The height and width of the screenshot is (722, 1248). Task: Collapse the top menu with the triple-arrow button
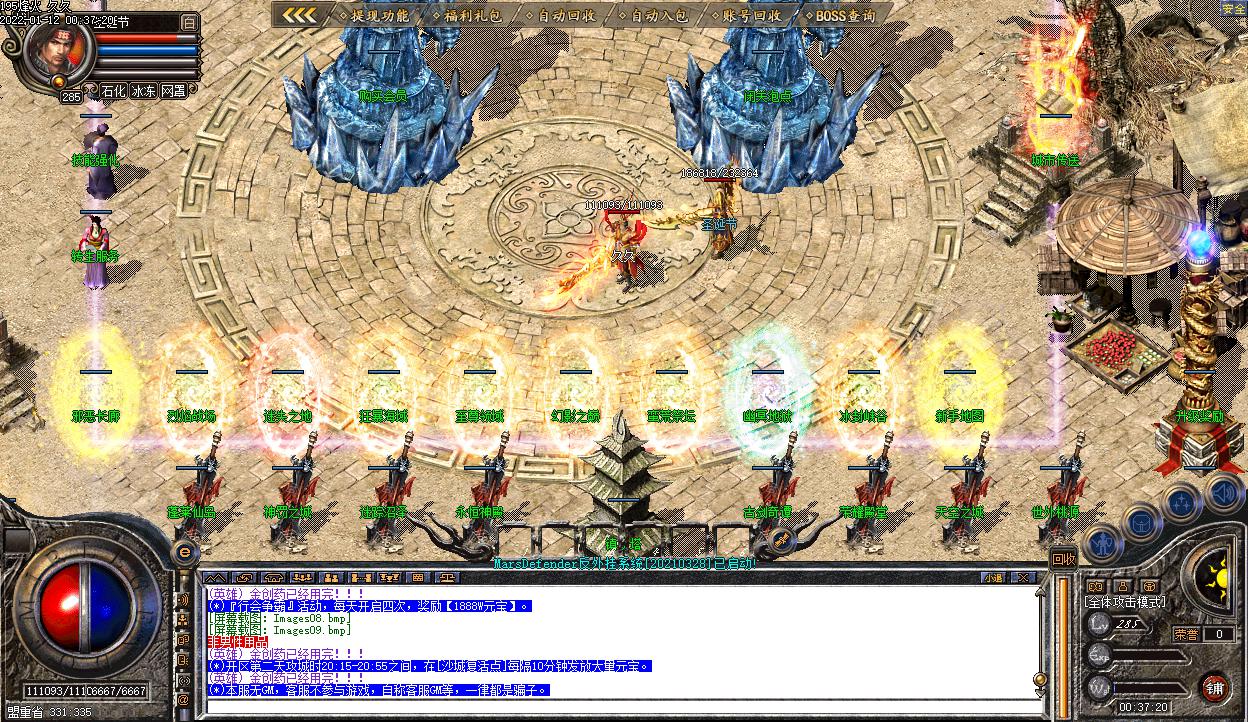pos(298,15)
